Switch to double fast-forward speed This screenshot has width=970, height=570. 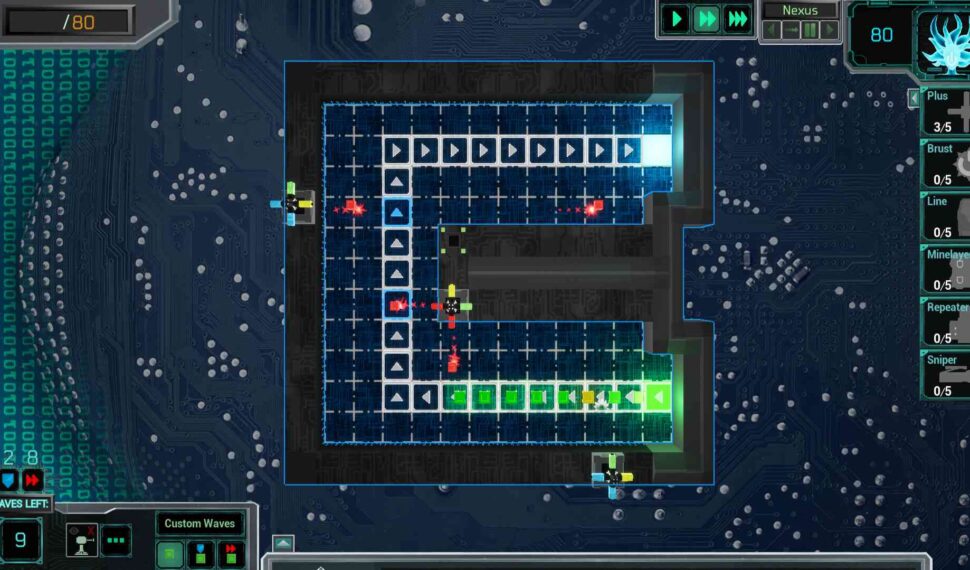[x=707, y=19]
